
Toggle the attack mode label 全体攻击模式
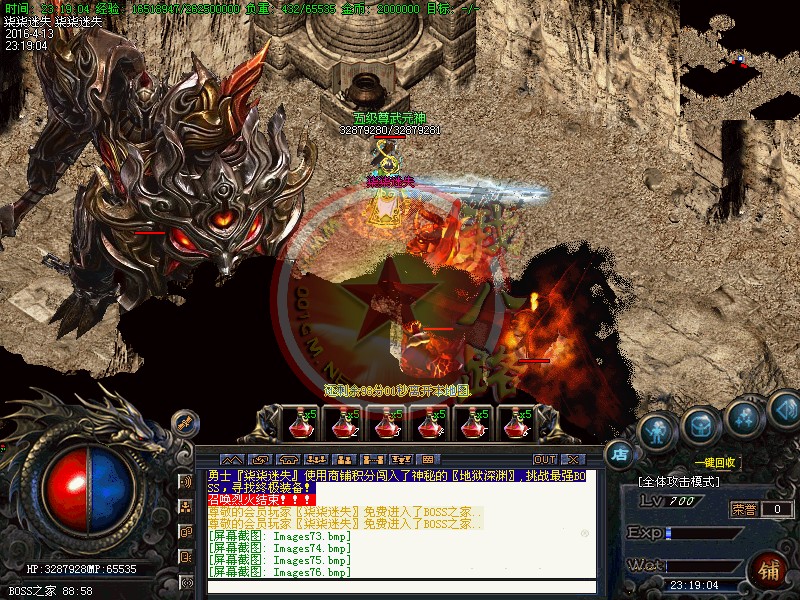pyautogui.click(x=679, y=482)
